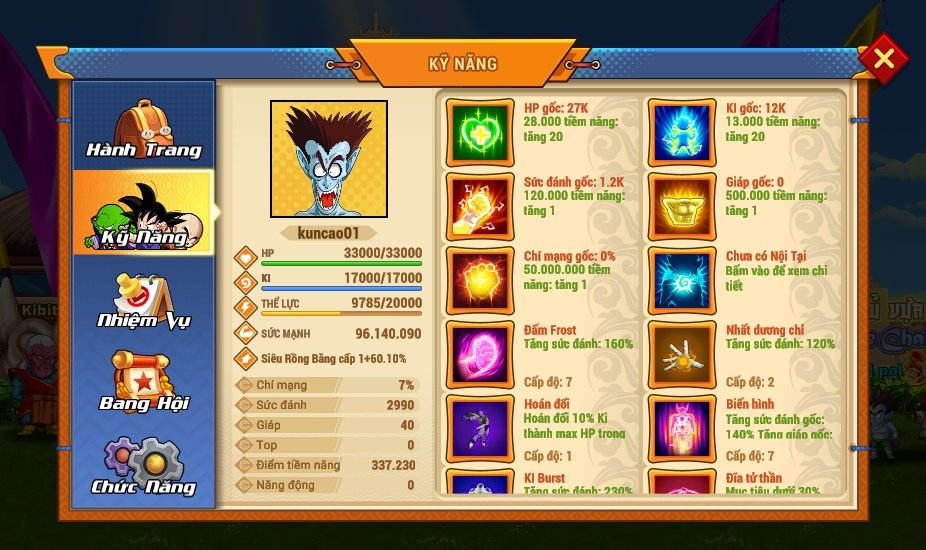This screenshot has height=550, width=926.
Task: Close the Kỹ Năng window
Action: pyautogui.click(x=883, y=59)
